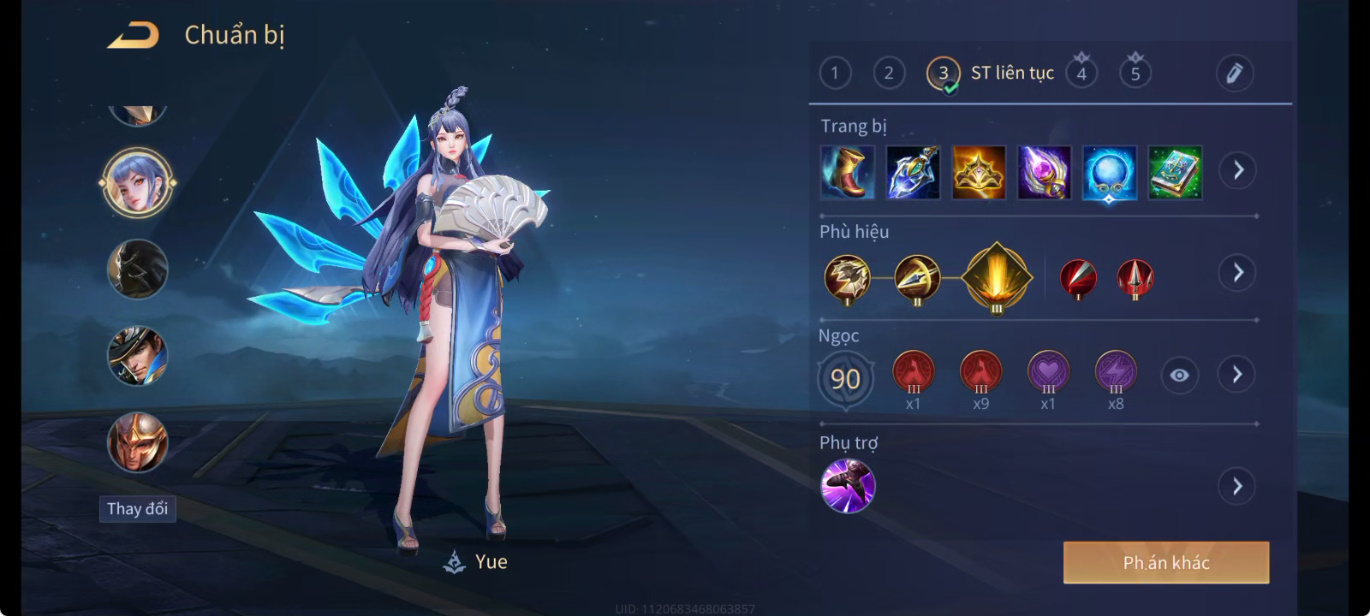Change the Phụ trợ support skill icon
The image size is (1370, 616).
click(848, 486)
